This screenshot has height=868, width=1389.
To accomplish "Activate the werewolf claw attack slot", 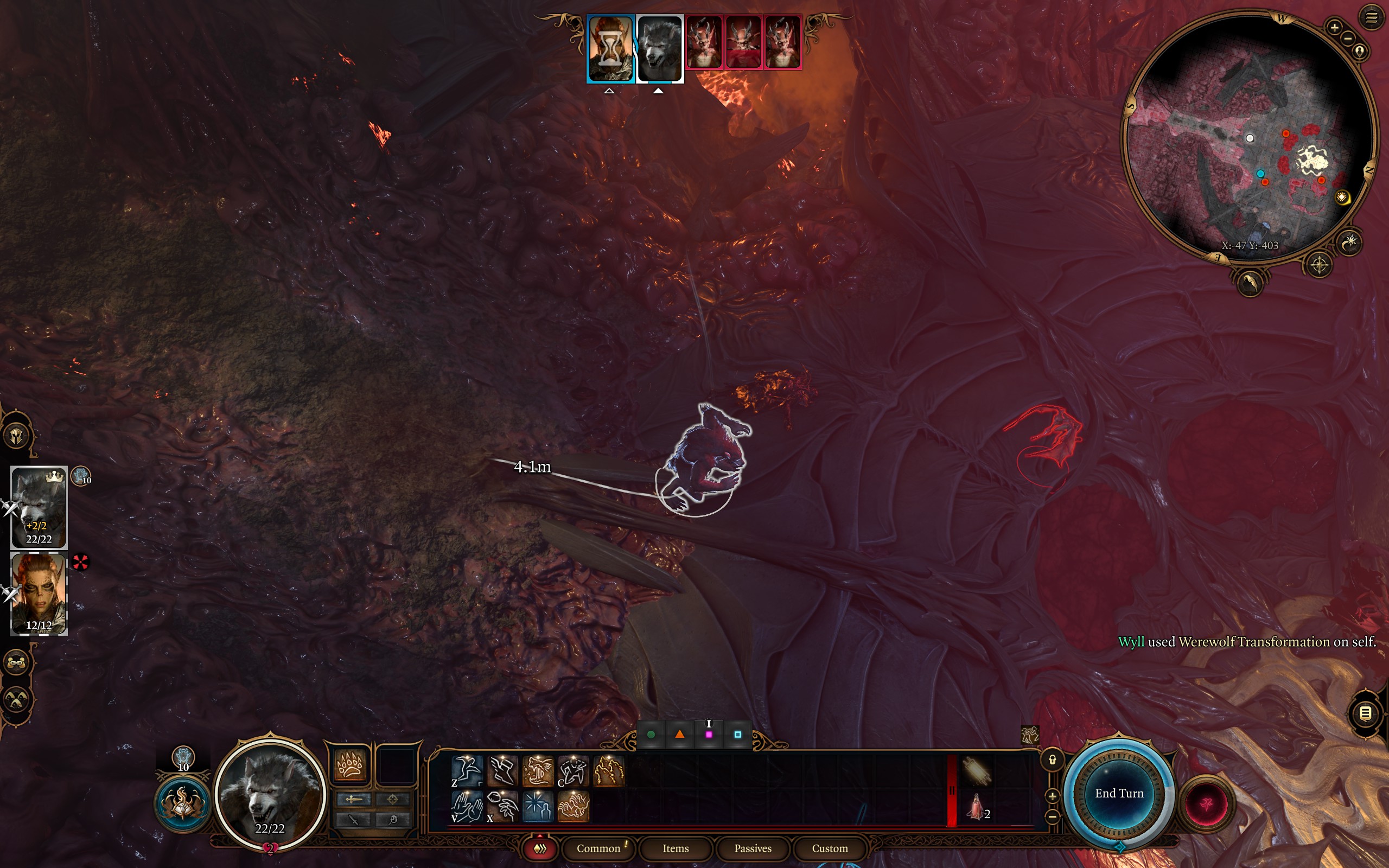I will tap(349, 765).
